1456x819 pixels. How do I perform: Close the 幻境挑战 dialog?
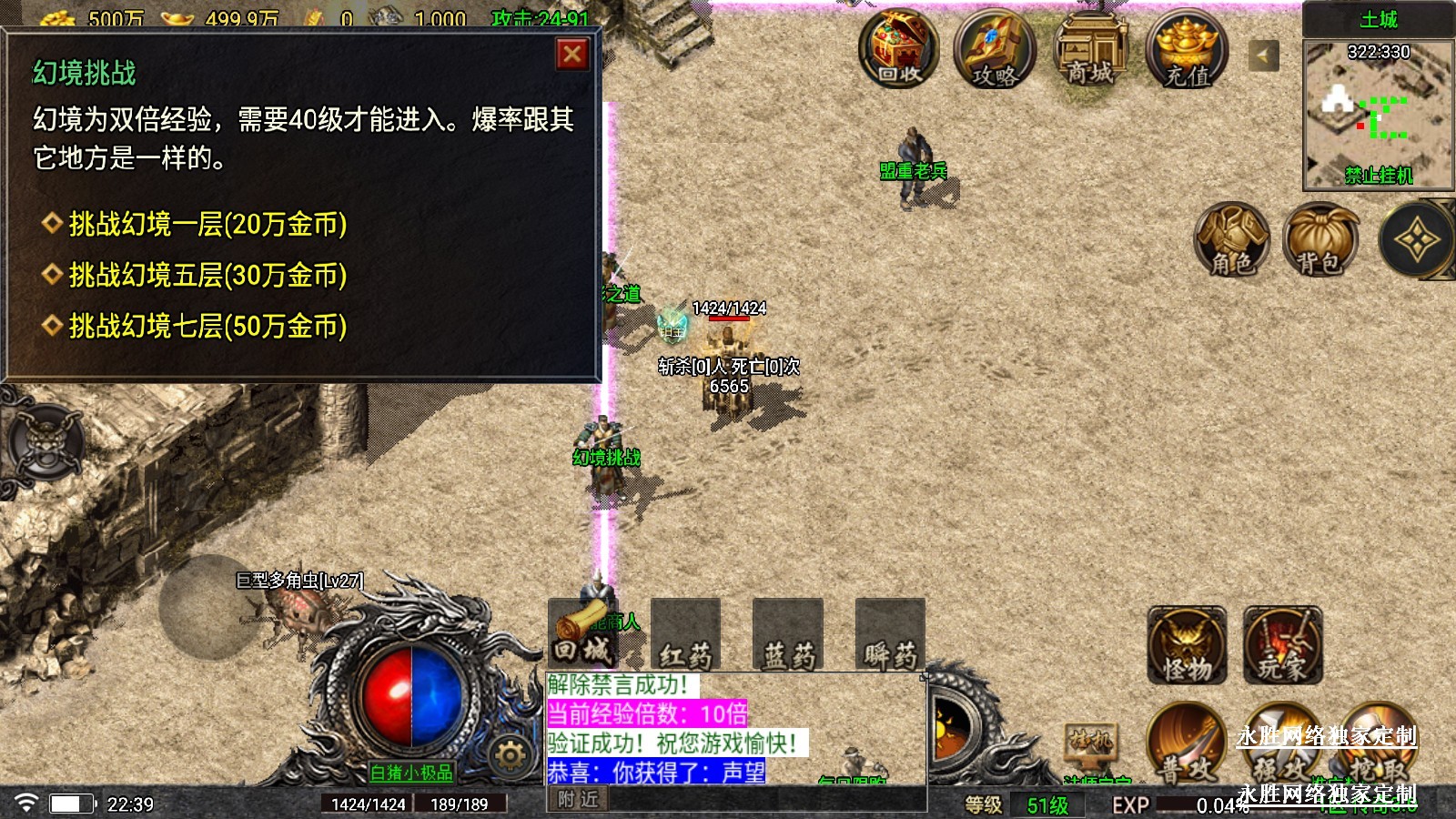pos(572,55)
